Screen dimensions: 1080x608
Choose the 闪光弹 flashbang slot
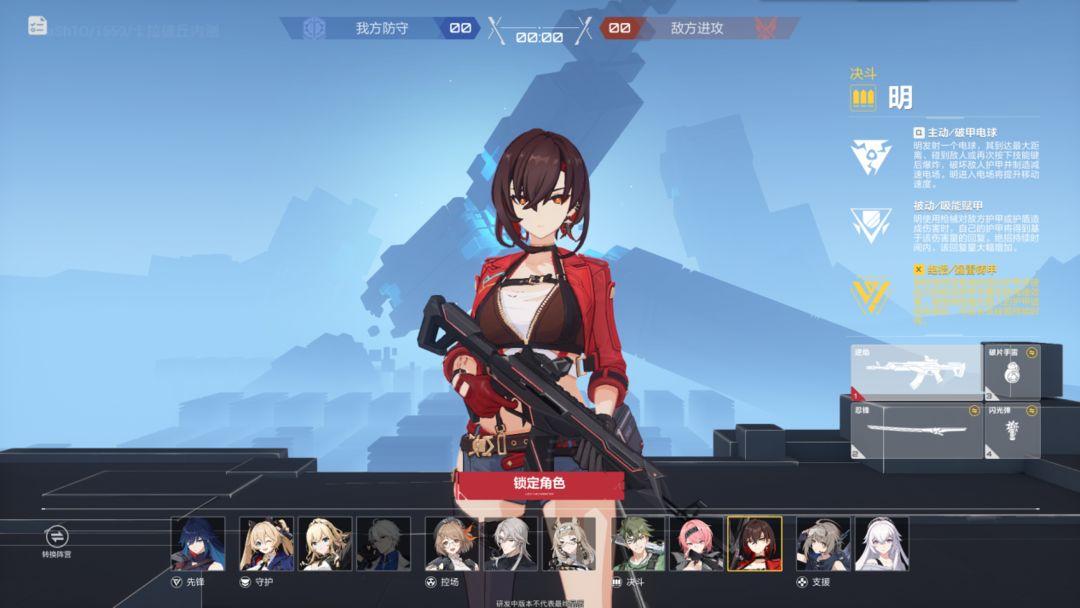tap(1011, 430)
